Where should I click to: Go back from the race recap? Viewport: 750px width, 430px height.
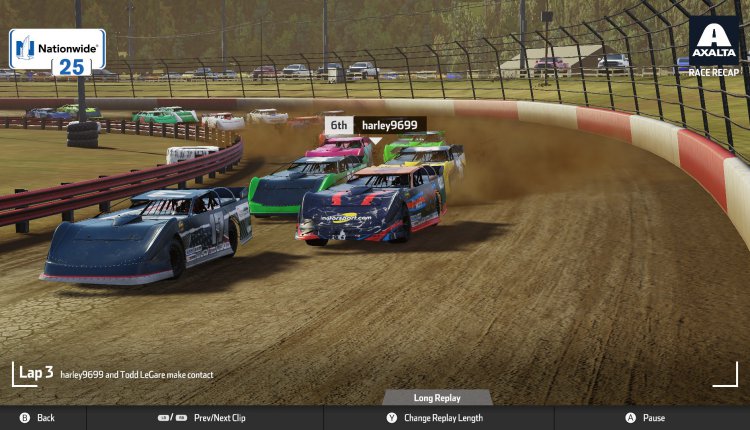click(37, 417)
